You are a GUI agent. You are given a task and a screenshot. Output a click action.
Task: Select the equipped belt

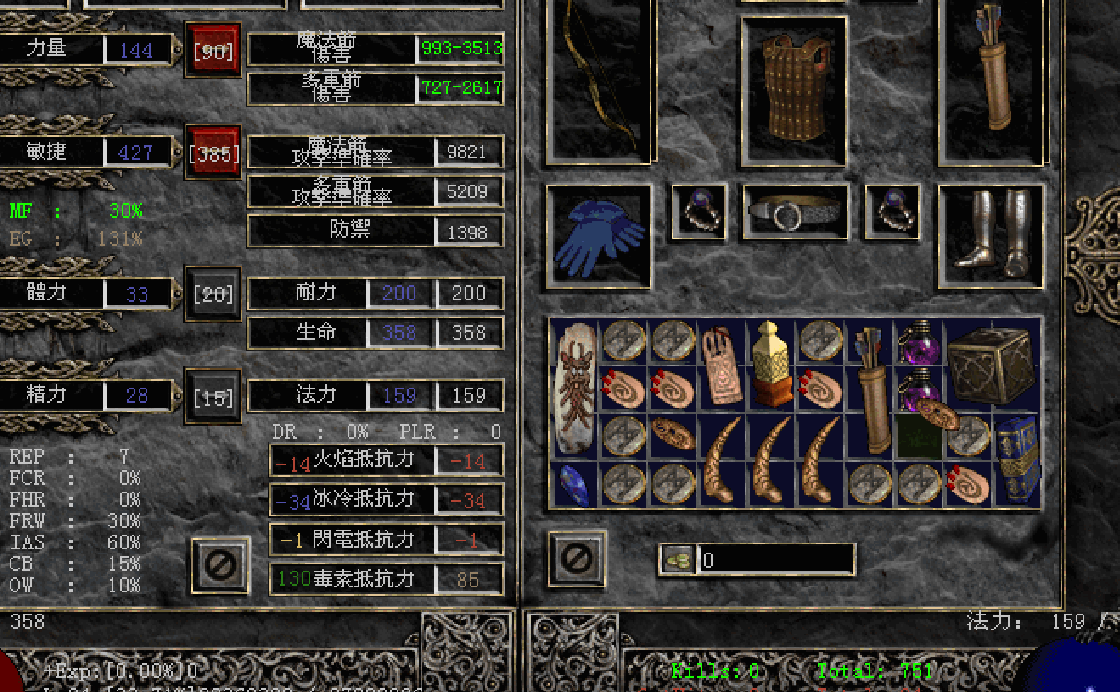click(795, 212)
